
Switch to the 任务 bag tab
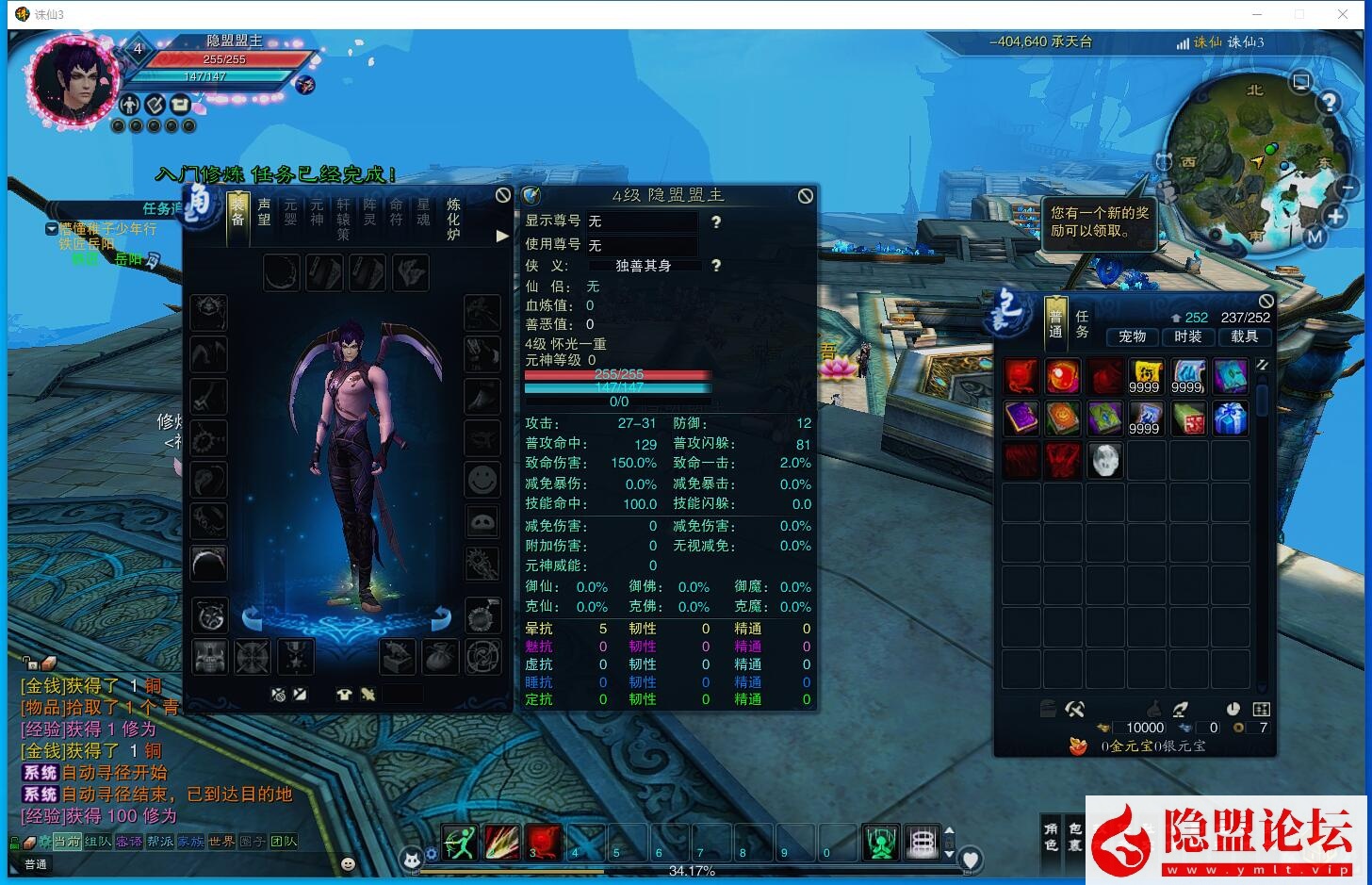[1082, 324]
